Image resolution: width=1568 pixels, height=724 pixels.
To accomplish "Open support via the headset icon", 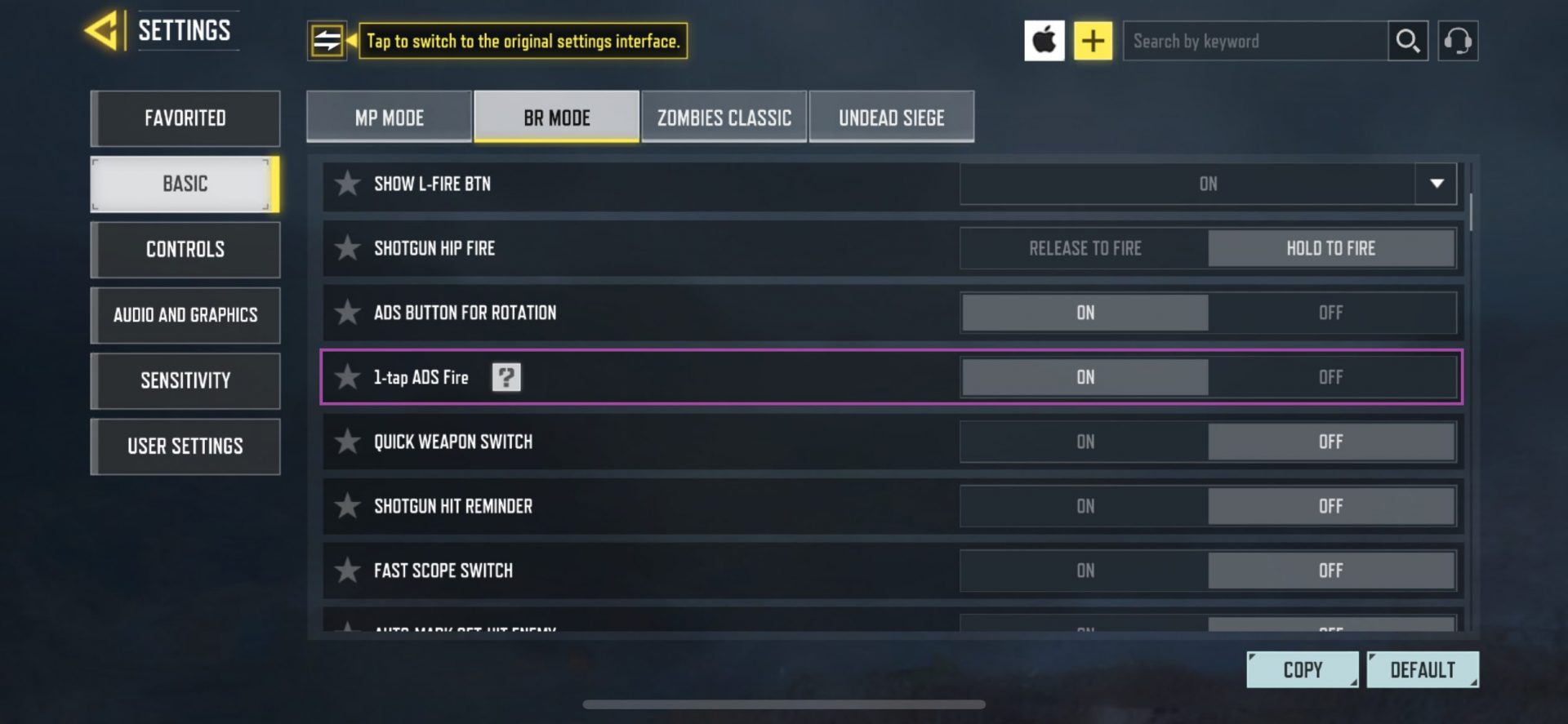I will click(1458, 40).
